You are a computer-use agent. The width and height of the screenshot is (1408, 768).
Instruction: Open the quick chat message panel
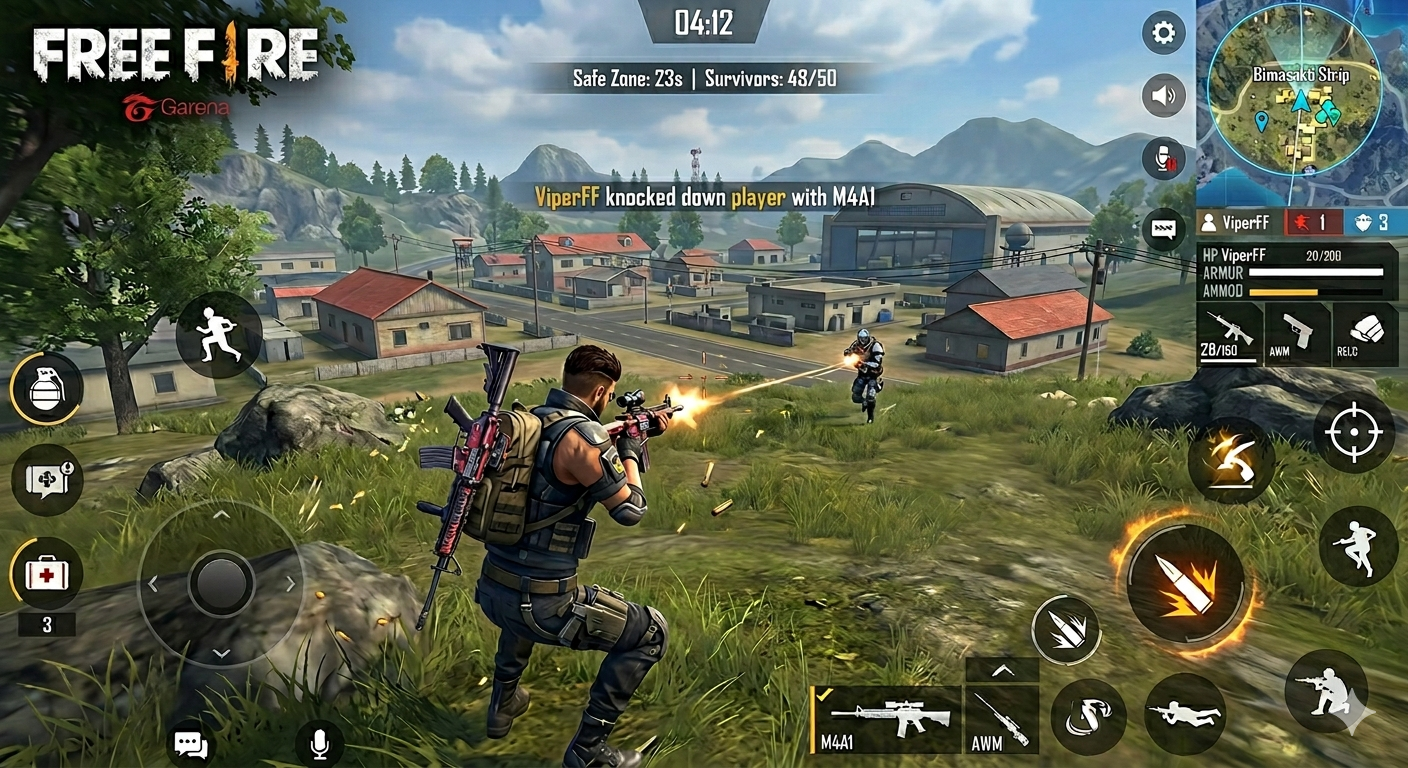[1163, 228]
